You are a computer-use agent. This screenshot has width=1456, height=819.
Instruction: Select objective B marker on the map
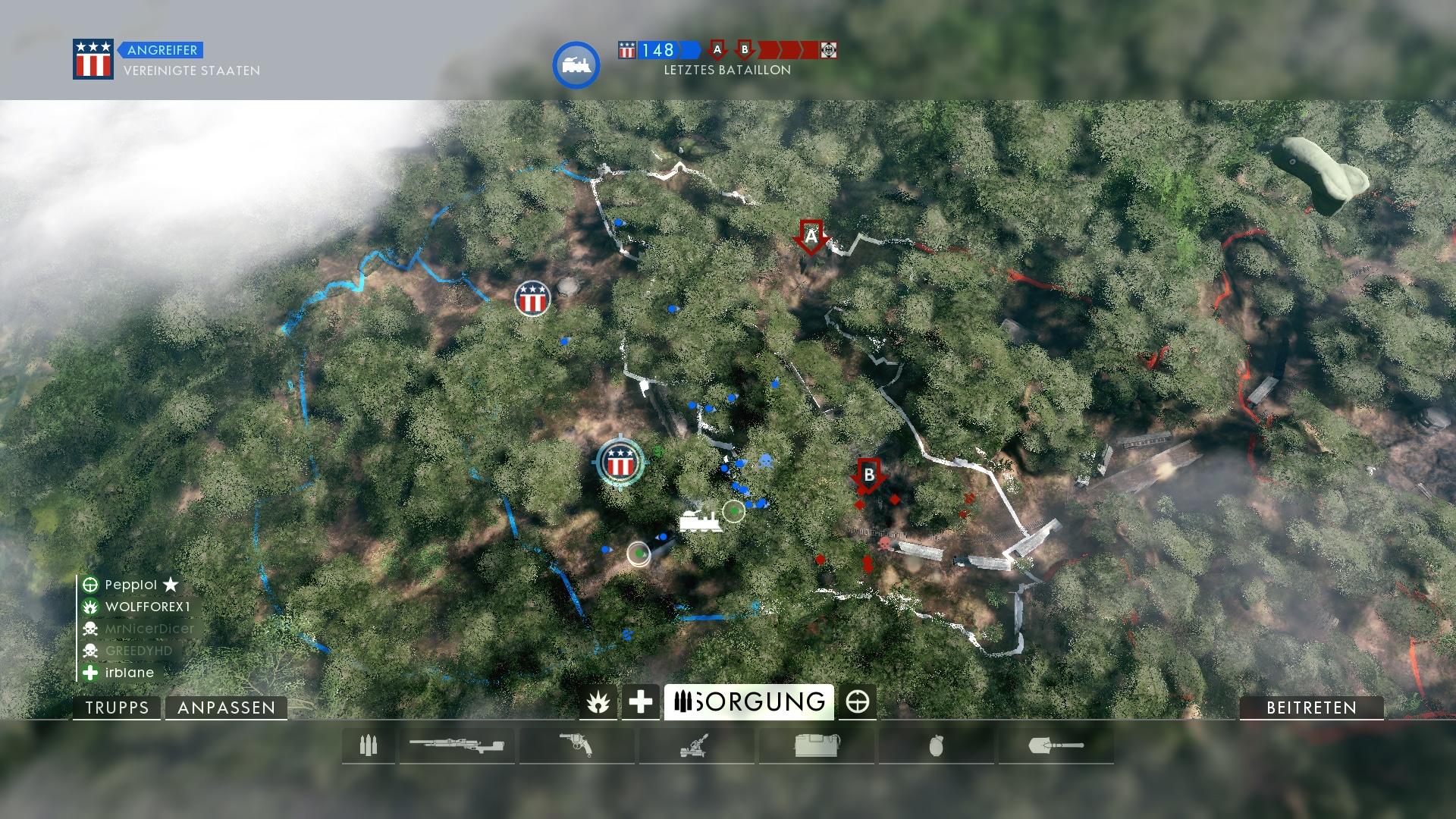point(869,475)
